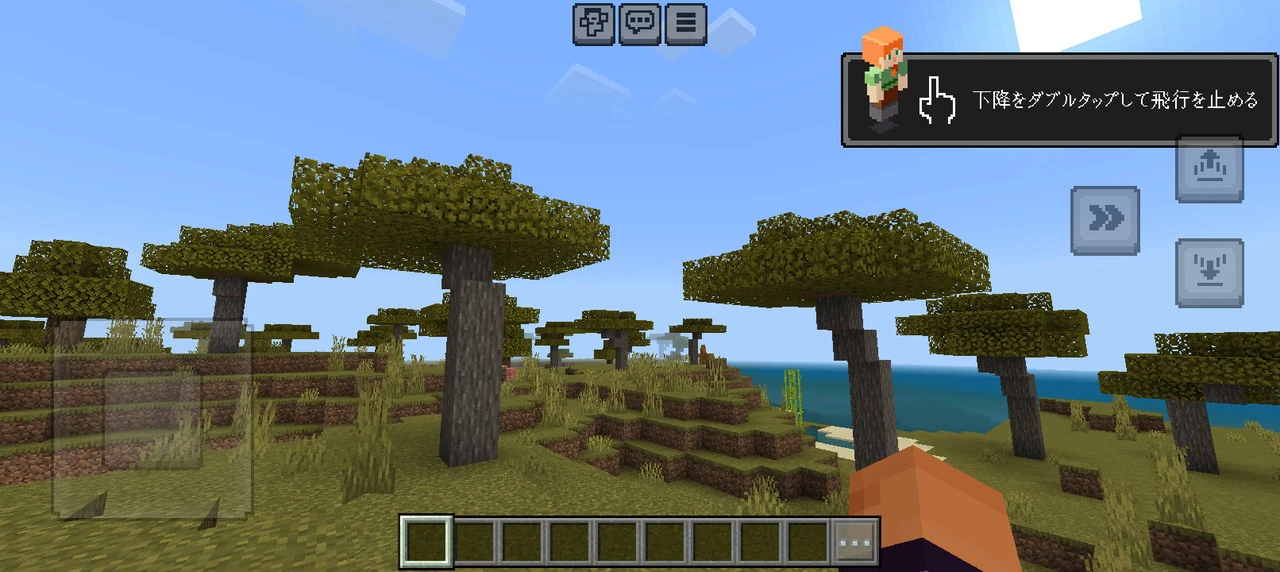Open the emote menu button

(x=593, y=24)
